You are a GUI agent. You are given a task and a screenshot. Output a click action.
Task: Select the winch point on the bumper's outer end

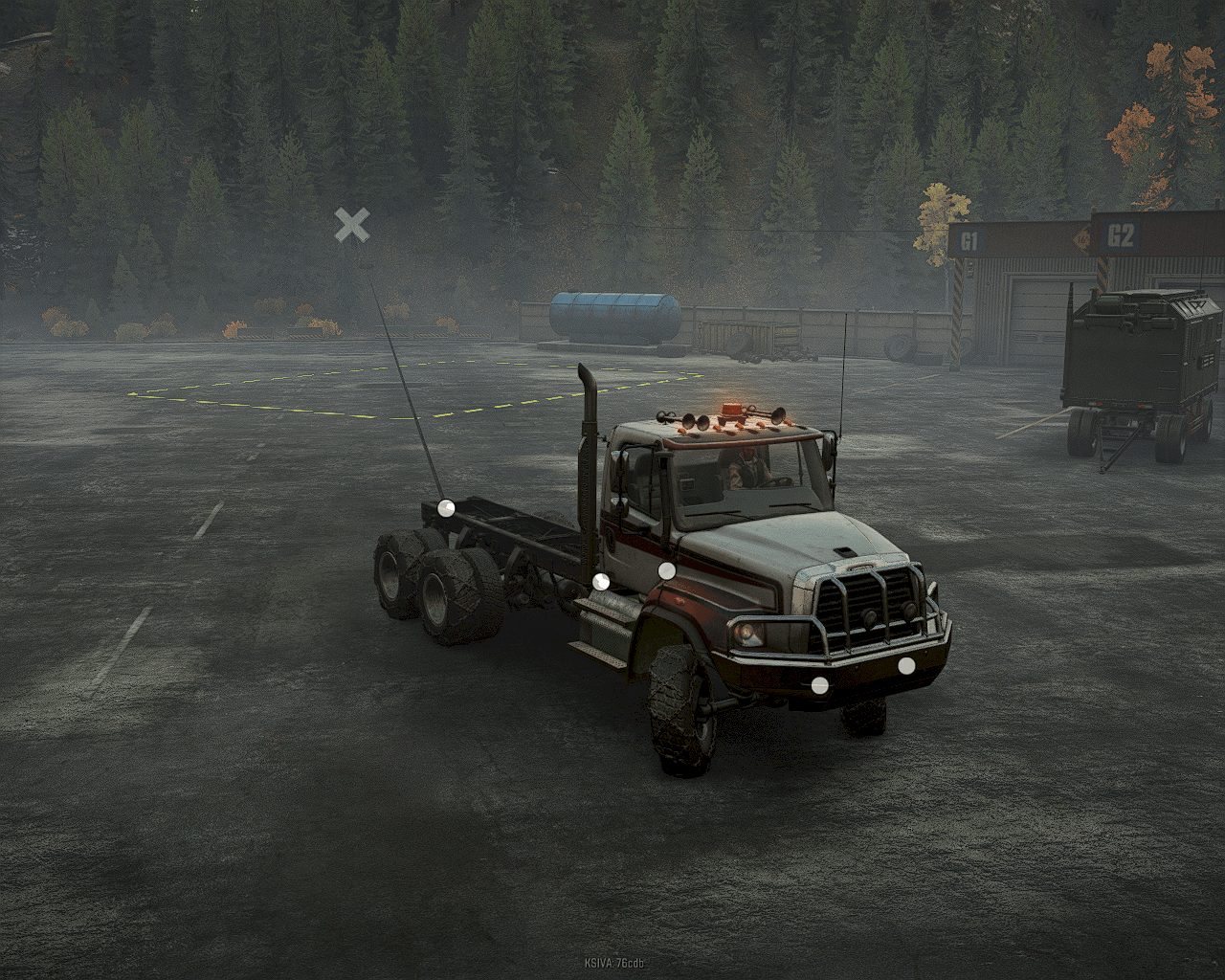tap(906, 665)
